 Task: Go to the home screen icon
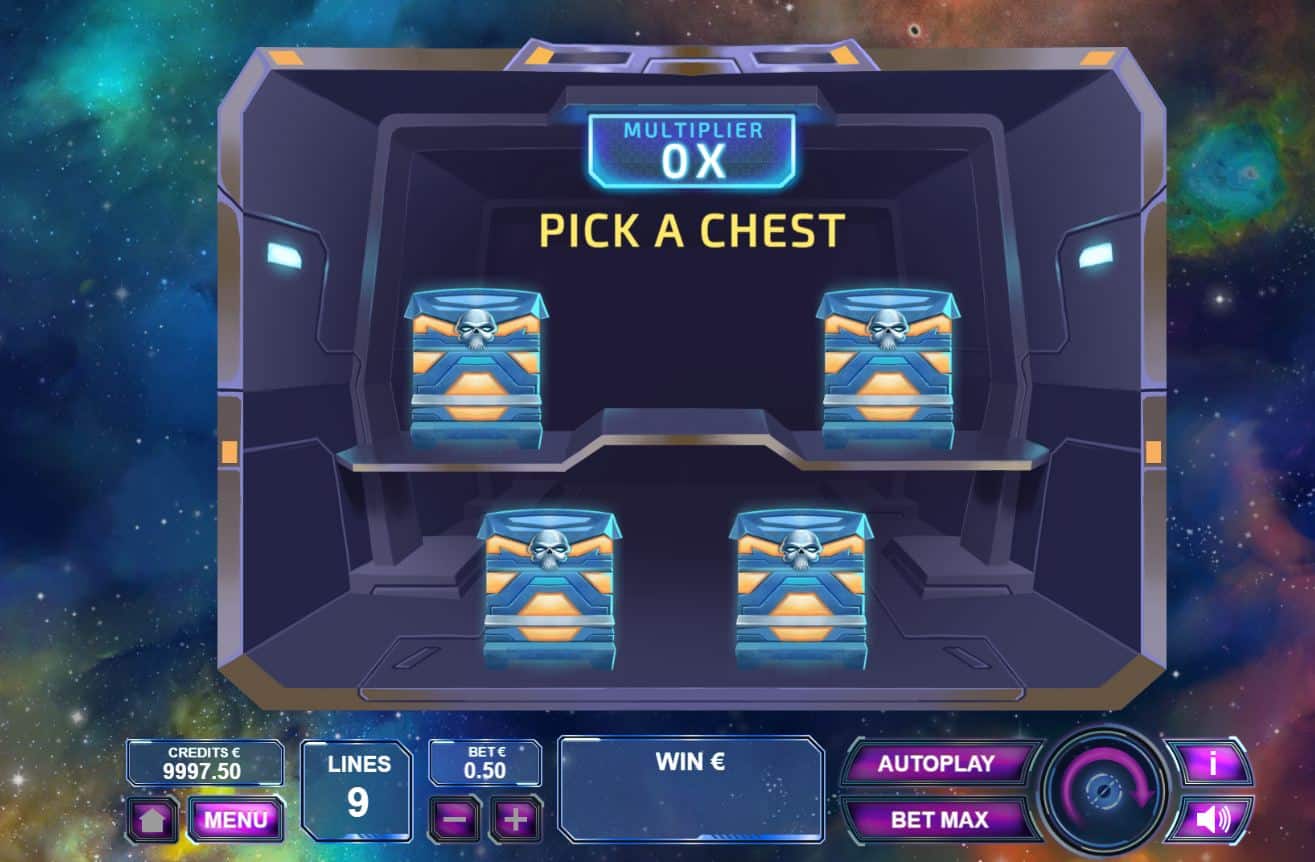coord(153,820)
